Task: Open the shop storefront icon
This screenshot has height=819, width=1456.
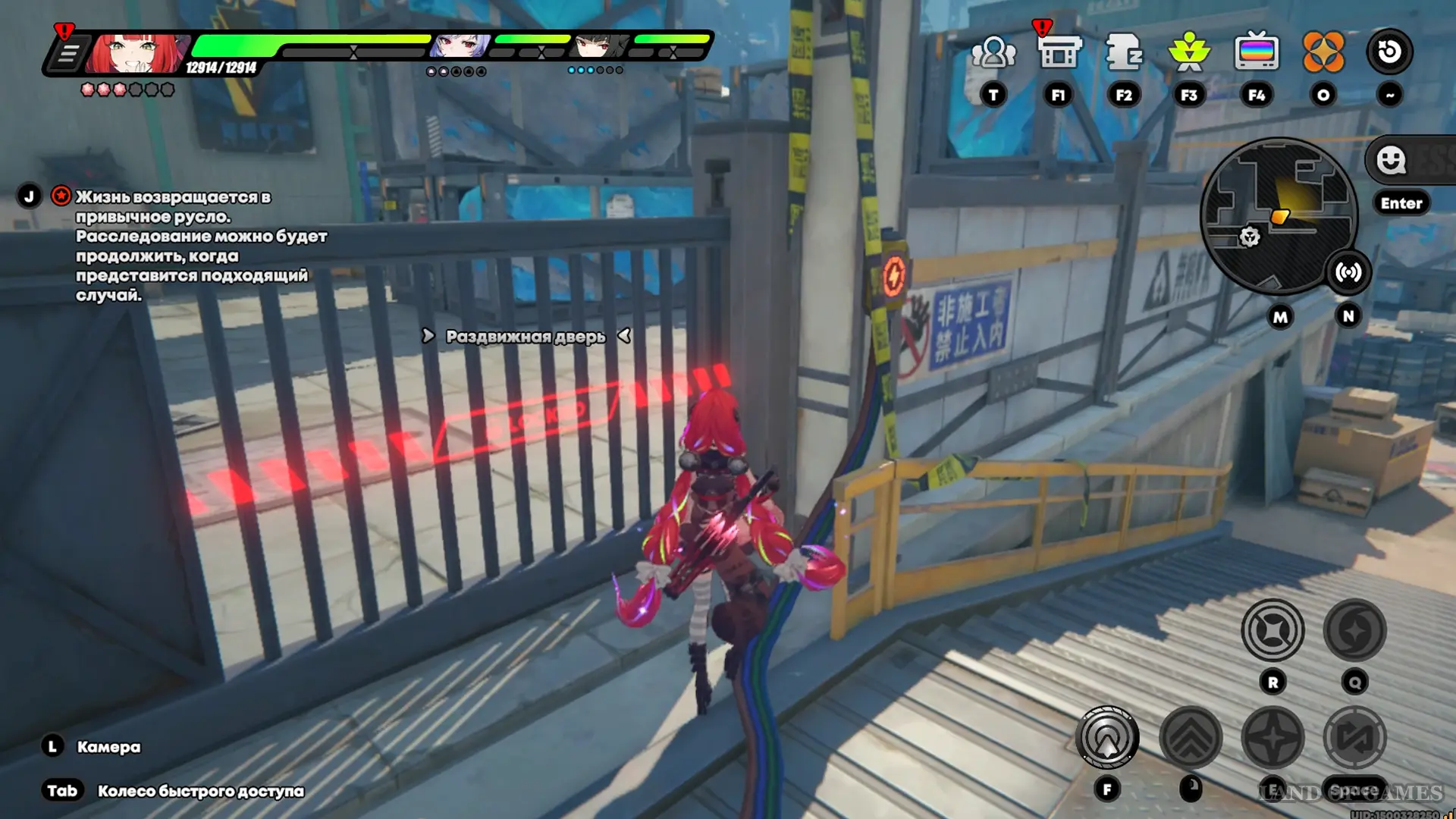Action: pos(1058,53)
